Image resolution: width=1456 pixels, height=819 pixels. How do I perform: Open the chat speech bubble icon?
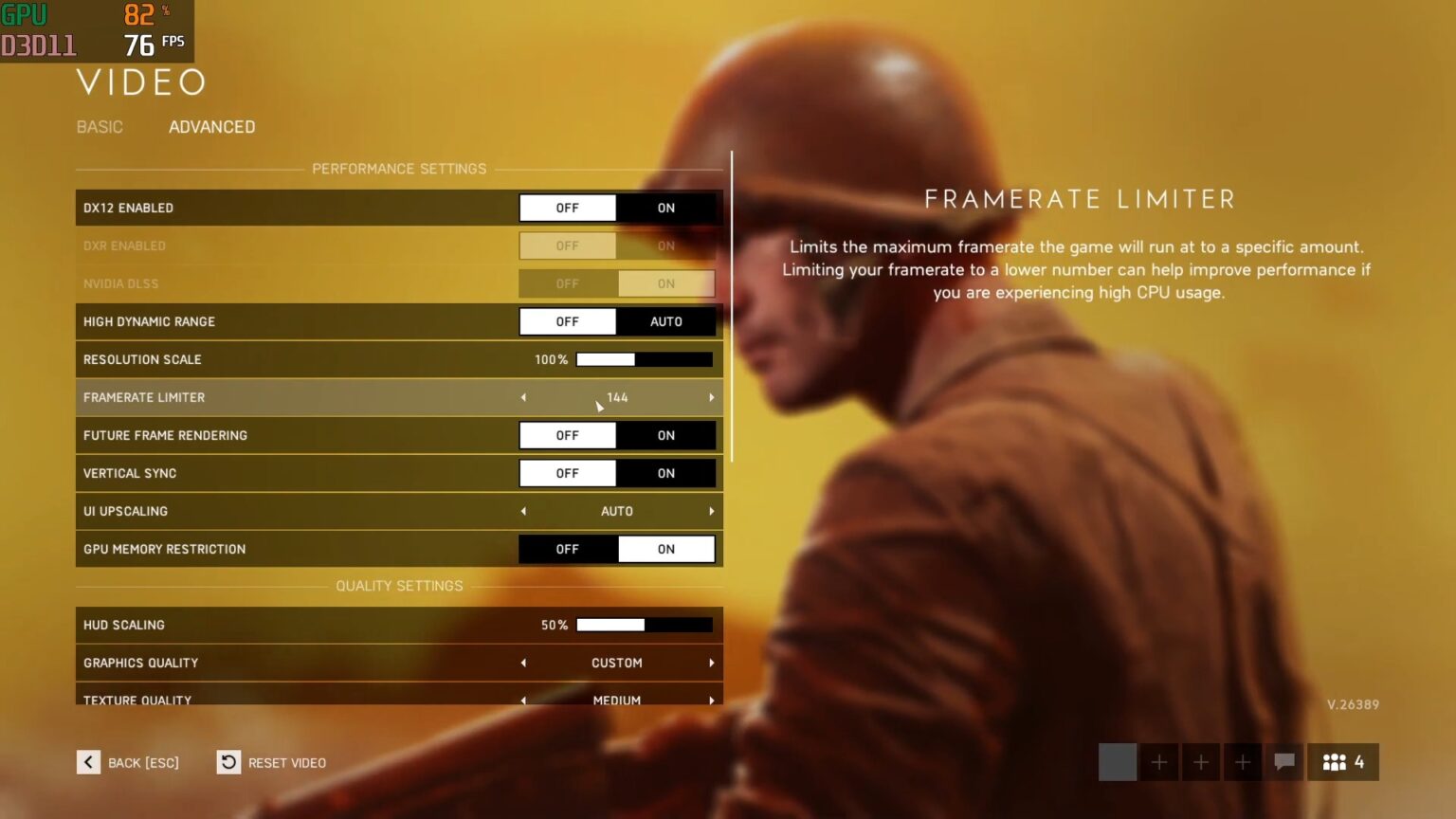point(1284,762)
